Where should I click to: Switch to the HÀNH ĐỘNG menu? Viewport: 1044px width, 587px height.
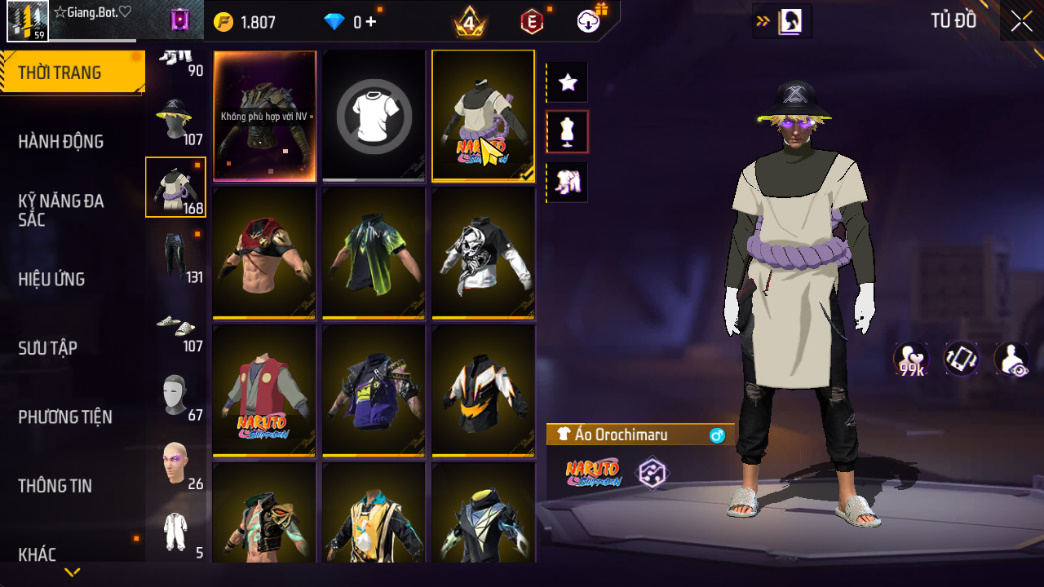coord(61,142)
